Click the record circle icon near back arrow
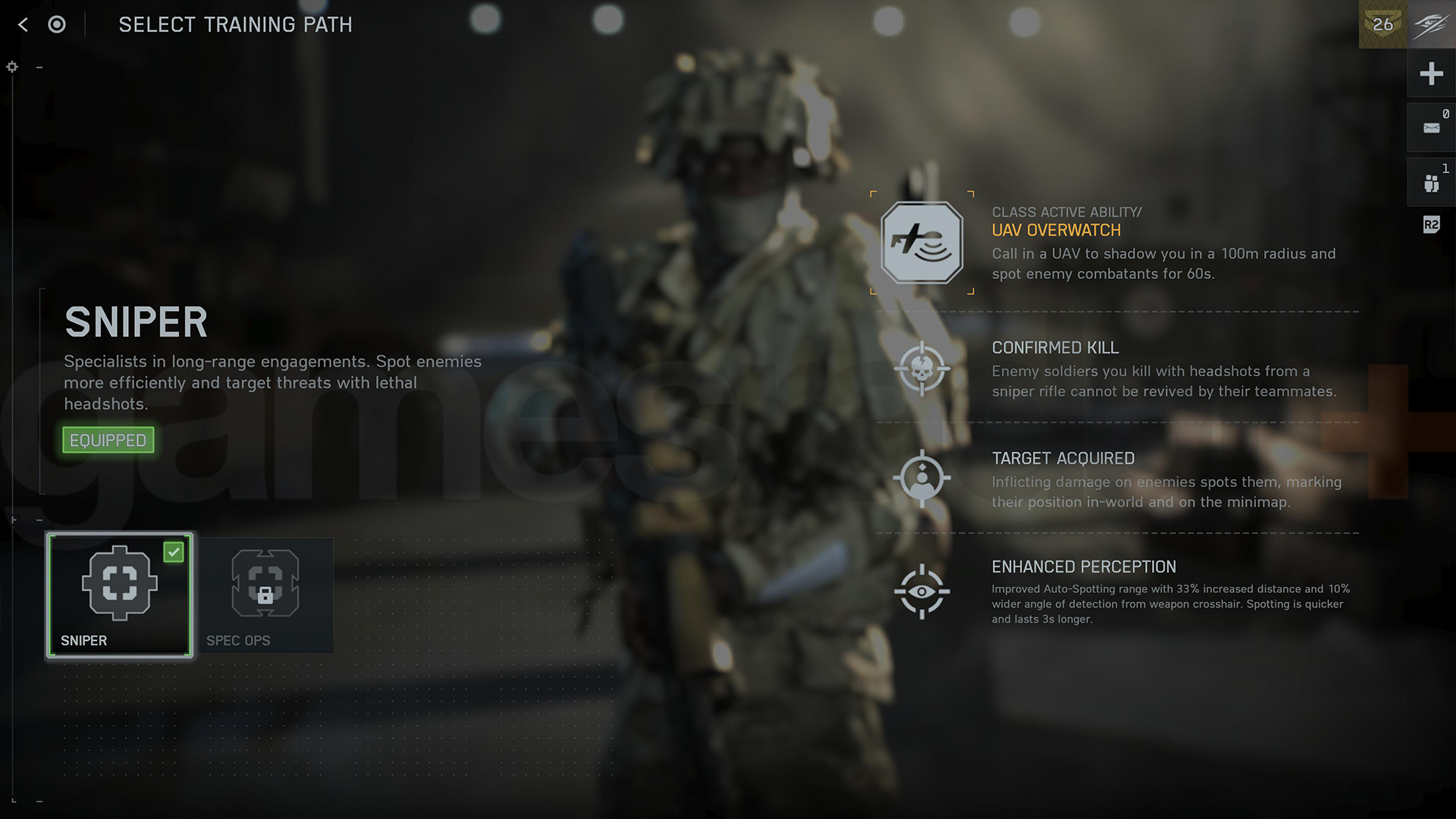Viewport: 1456px width, 819px height. (55, 24)
